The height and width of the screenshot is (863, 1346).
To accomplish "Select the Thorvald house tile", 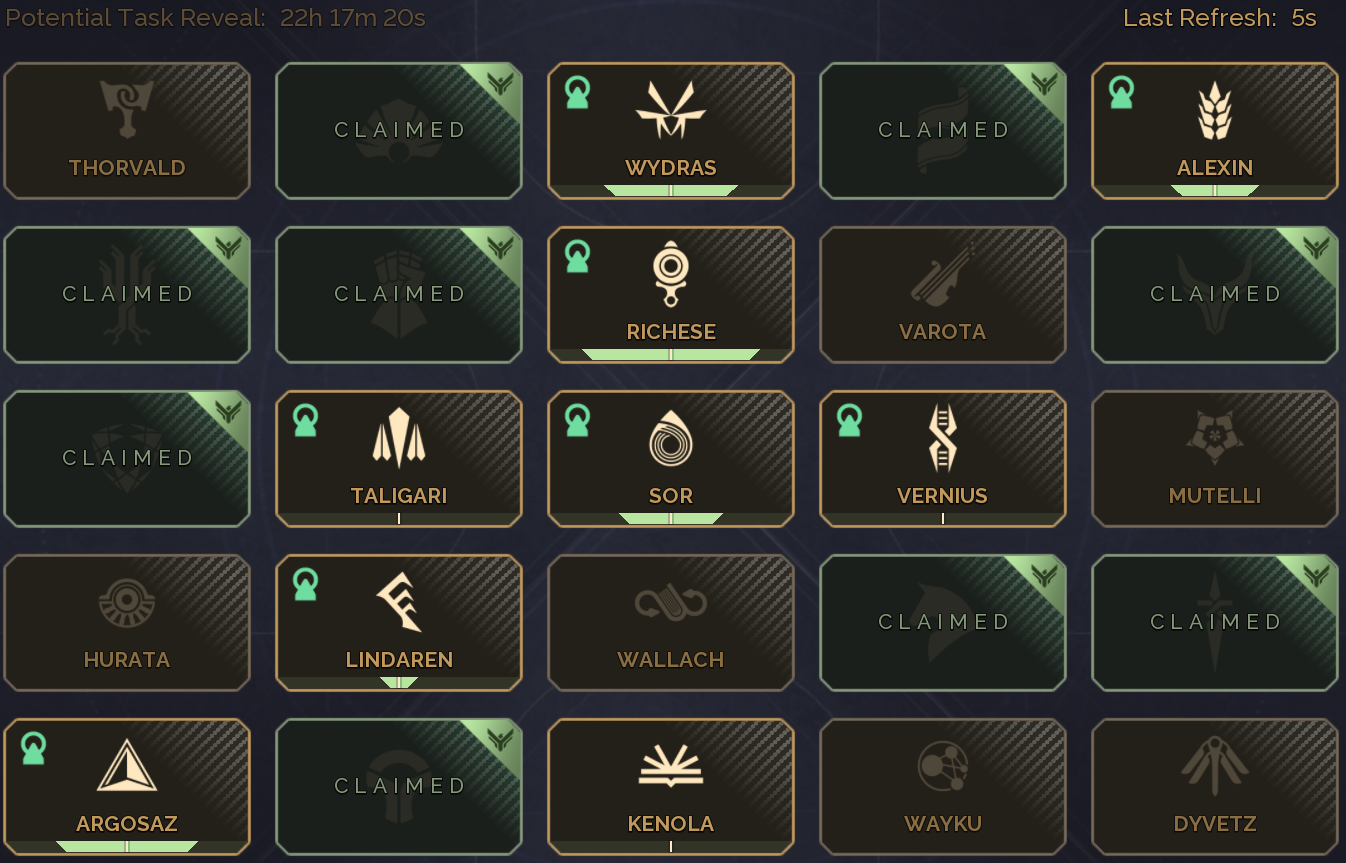I will tap(127, 131).
